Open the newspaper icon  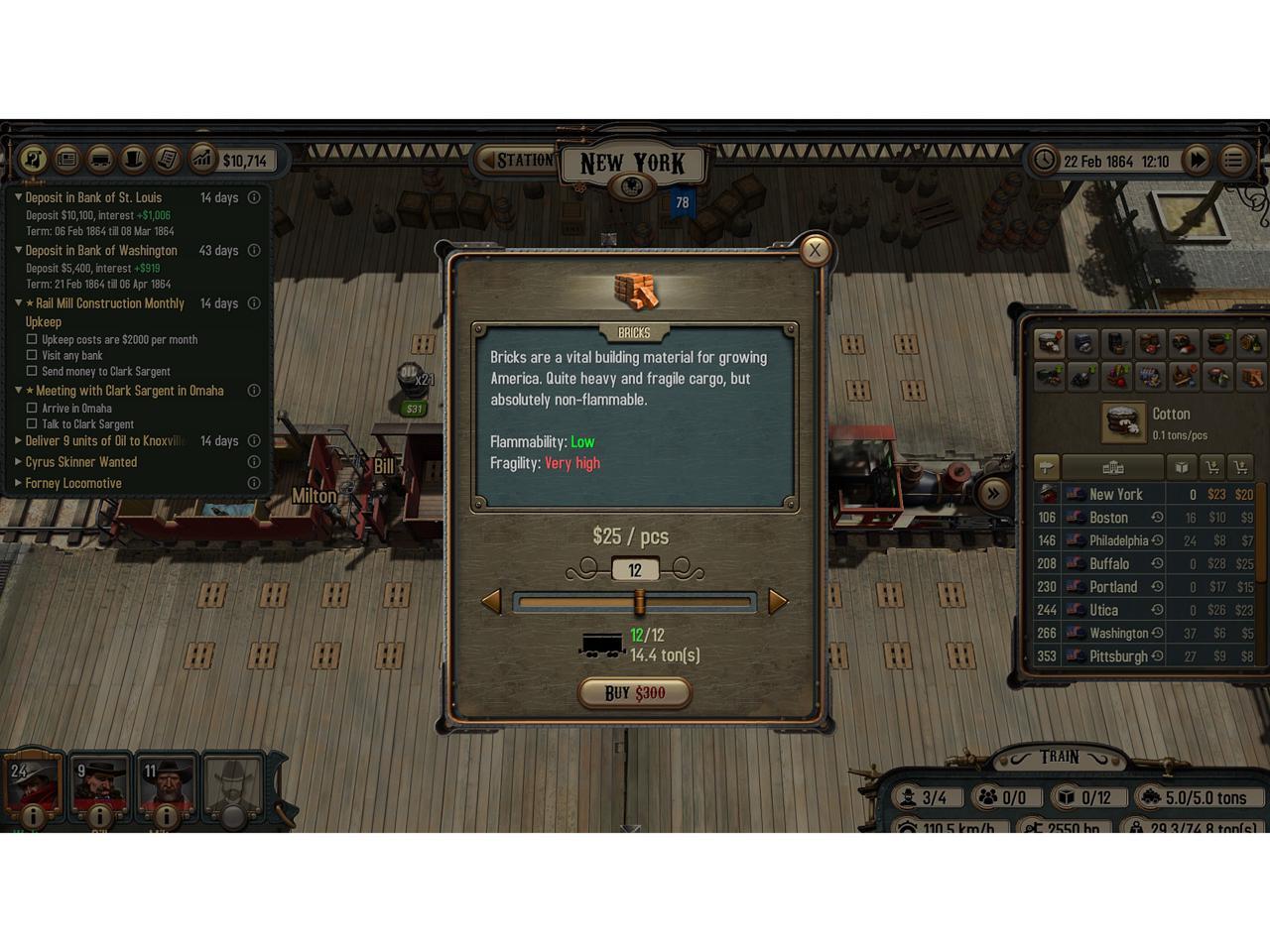pos(66,159)
